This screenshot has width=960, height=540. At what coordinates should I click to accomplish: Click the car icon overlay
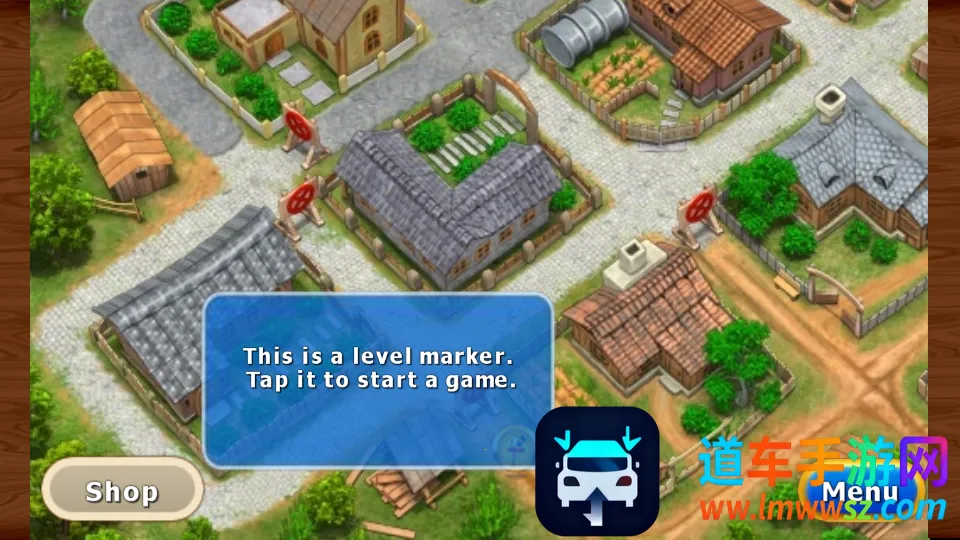click(x=597, y=471)
